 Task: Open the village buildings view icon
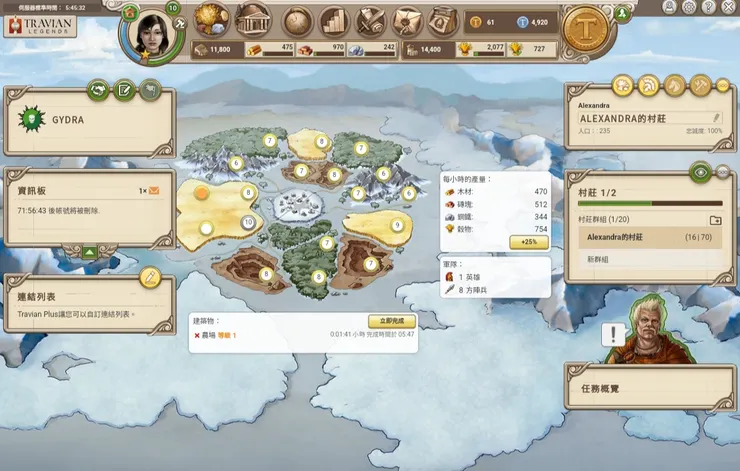point(254,20)
